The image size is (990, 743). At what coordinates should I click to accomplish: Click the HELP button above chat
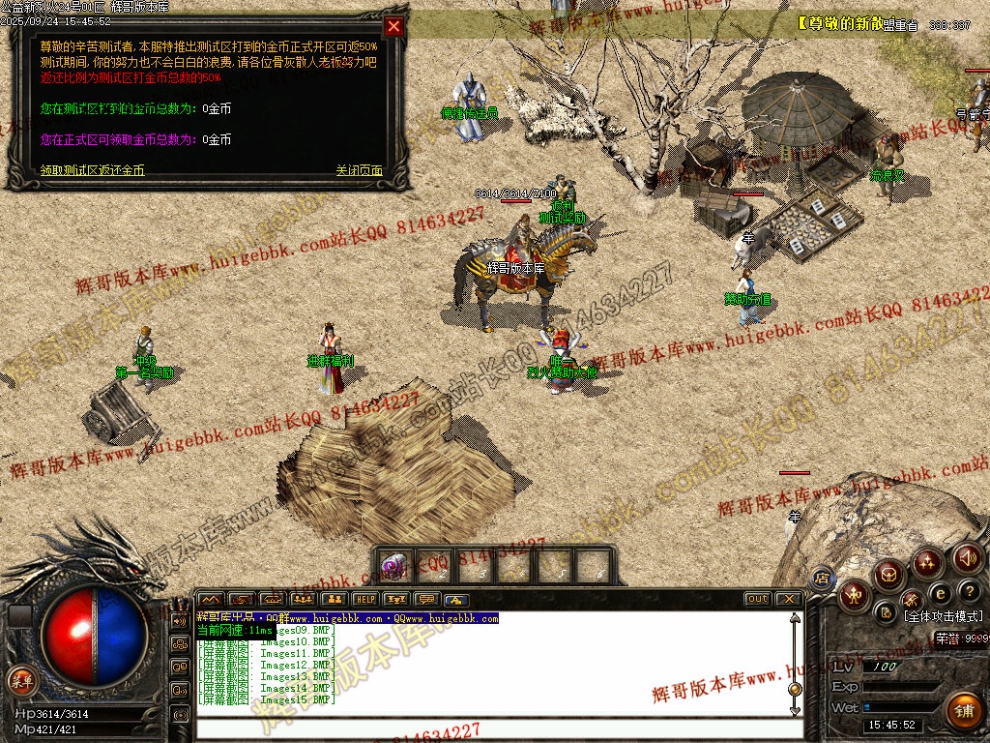pos(365,599)
